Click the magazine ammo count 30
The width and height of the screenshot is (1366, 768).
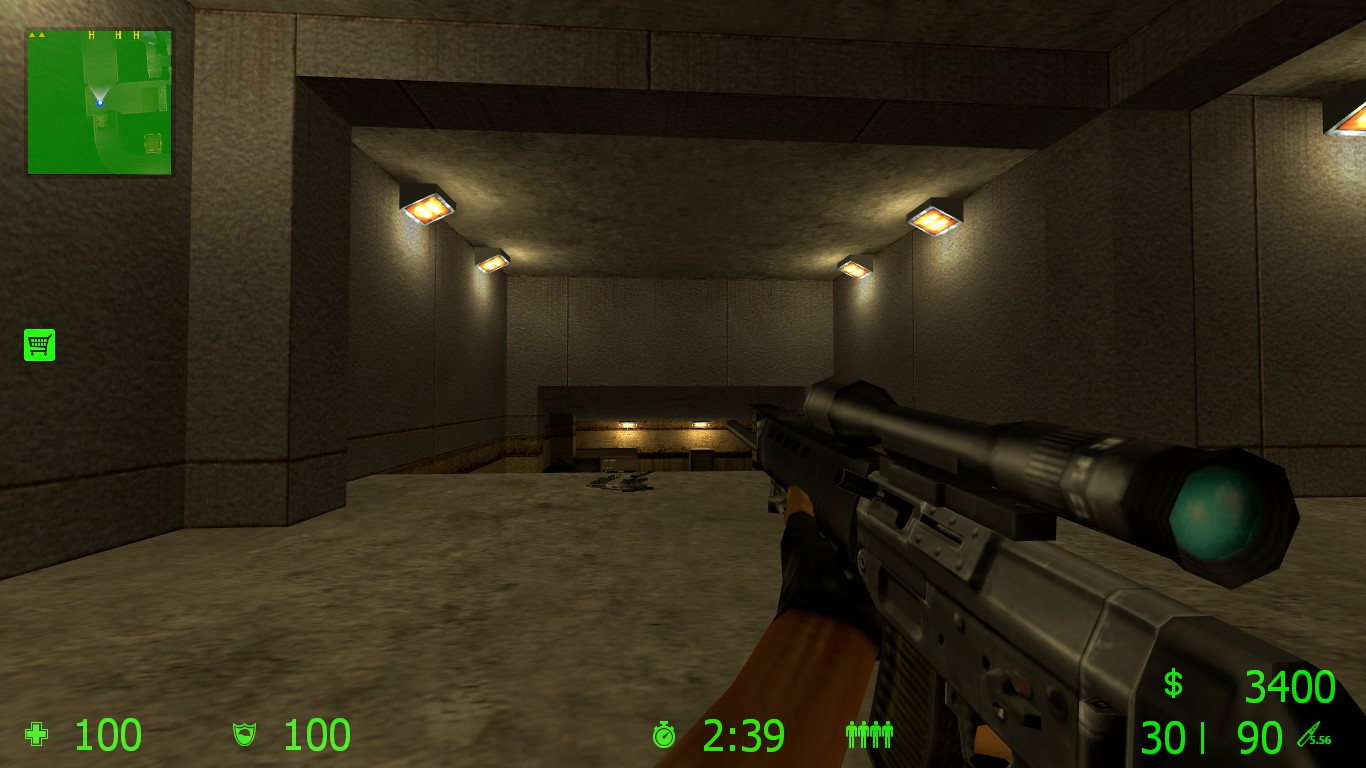[x=1160, y=737]
